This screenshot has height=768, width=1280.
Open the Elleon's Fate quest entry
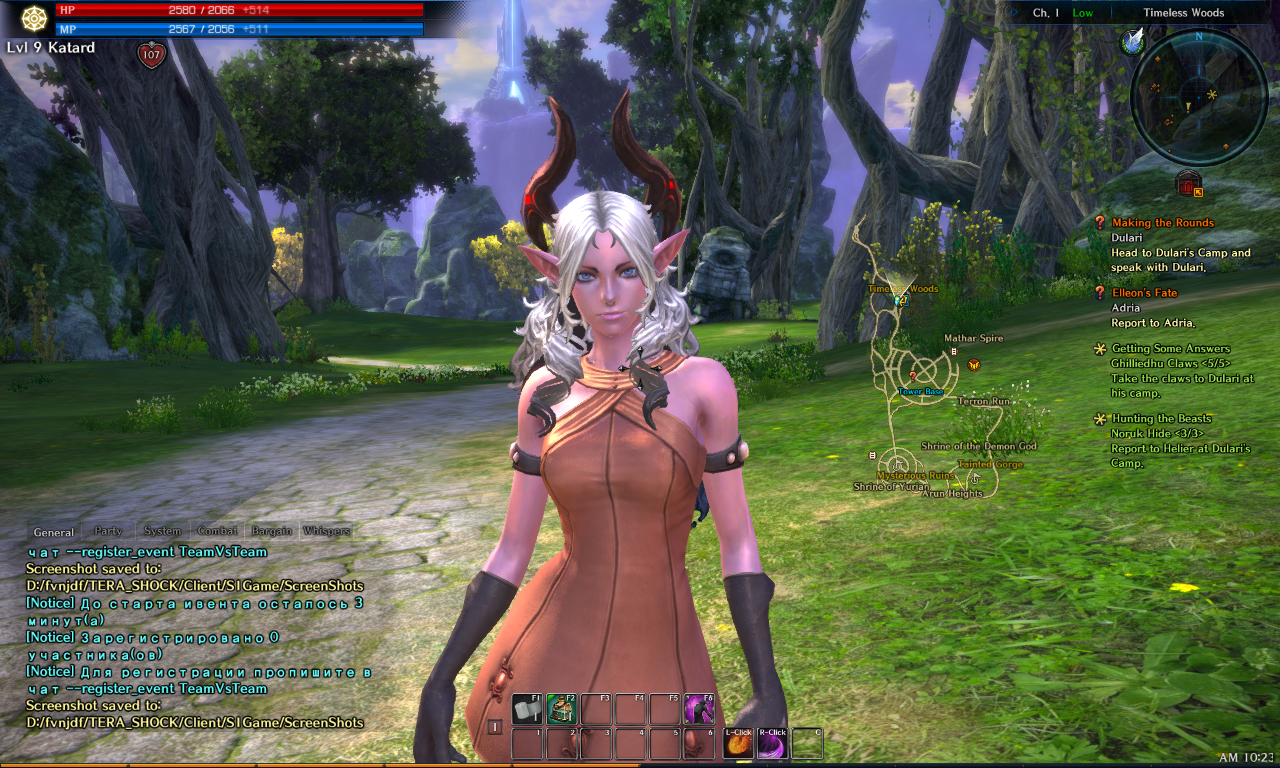point(1144,293)
